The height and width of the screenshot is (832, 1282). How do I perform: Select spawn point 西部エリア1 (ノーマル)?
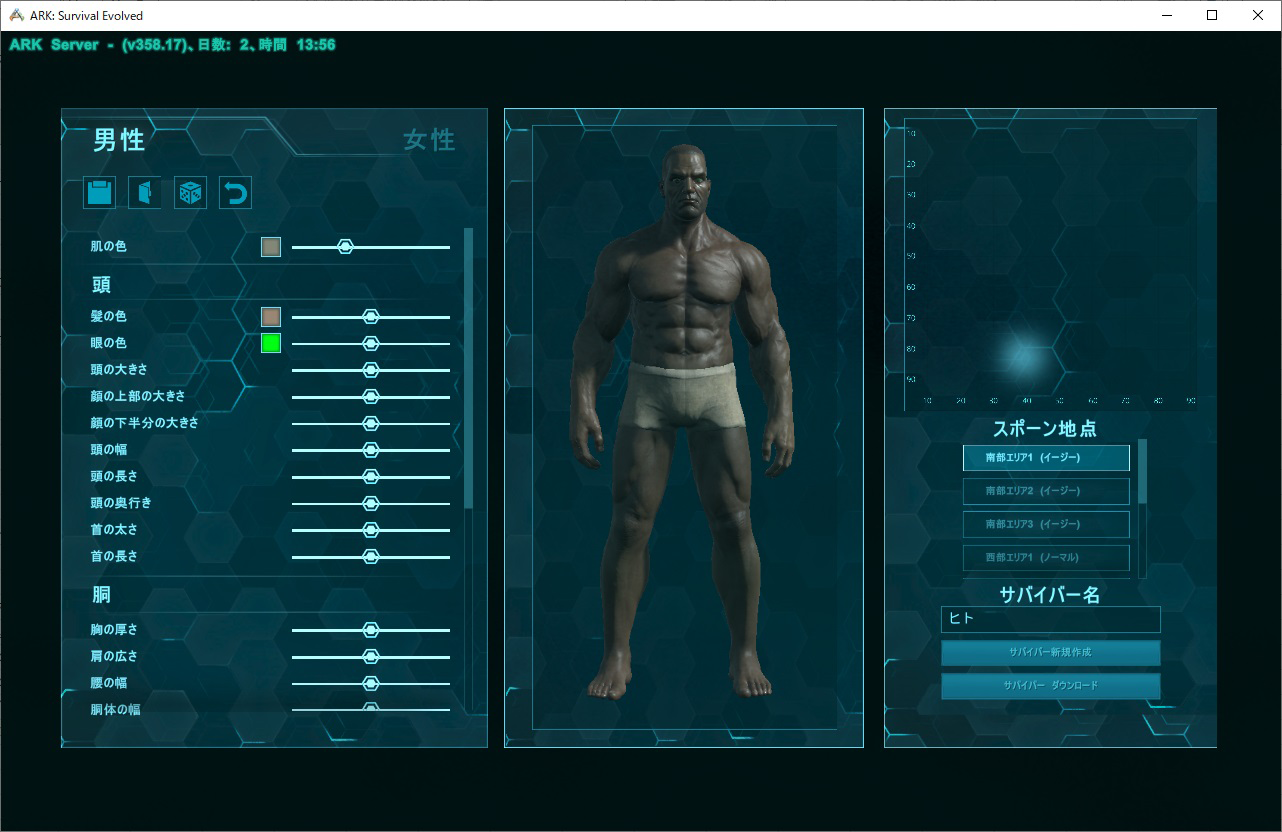(1046, 557)
